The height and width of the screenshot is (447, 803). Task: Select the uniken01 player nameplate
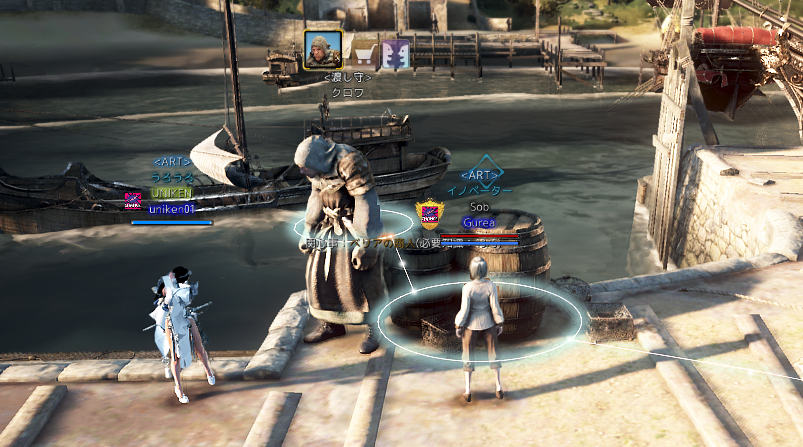pos(172,209)
